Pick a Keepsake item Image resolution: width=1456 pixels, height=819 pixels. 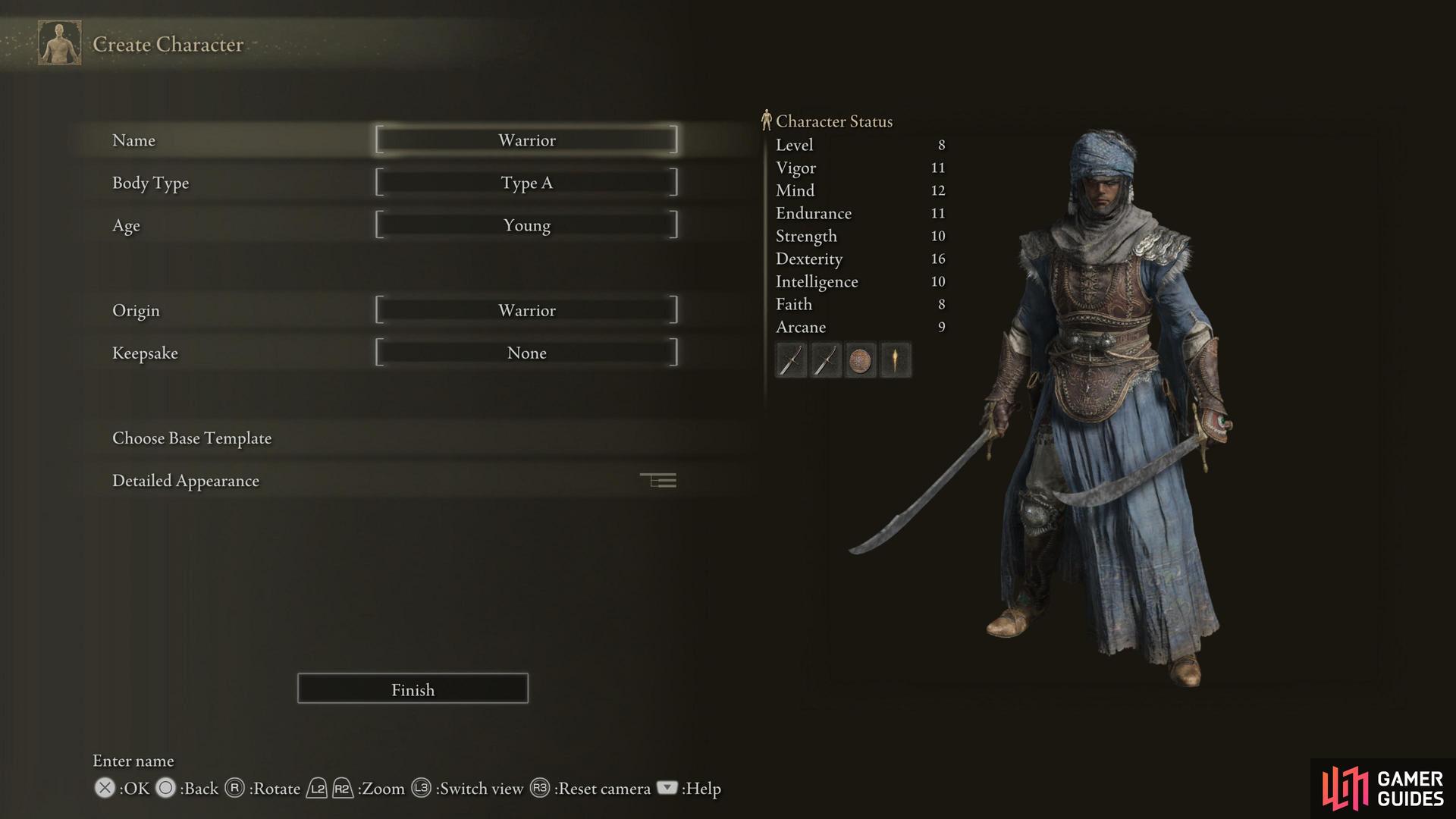point(526,353)
